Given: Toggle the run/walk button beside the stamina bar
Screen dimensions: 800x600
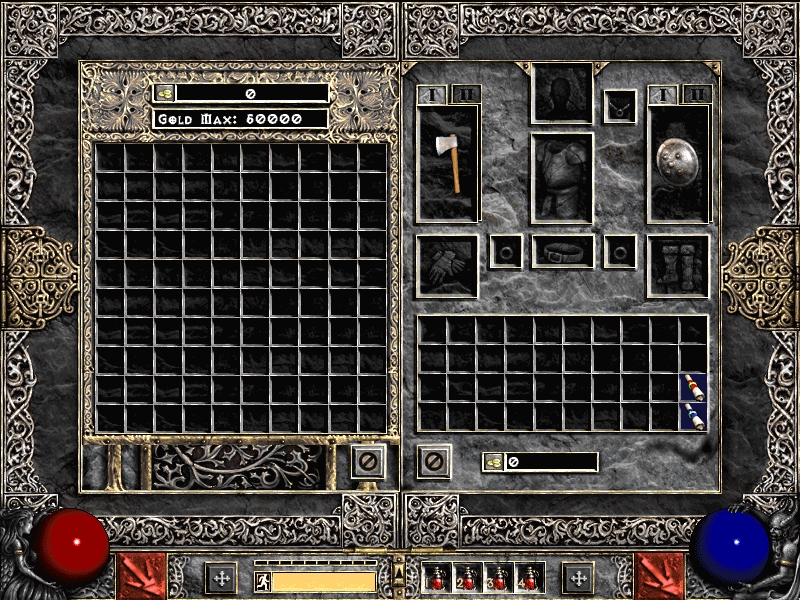Looking at the screenshot, I should pos(262,581).
